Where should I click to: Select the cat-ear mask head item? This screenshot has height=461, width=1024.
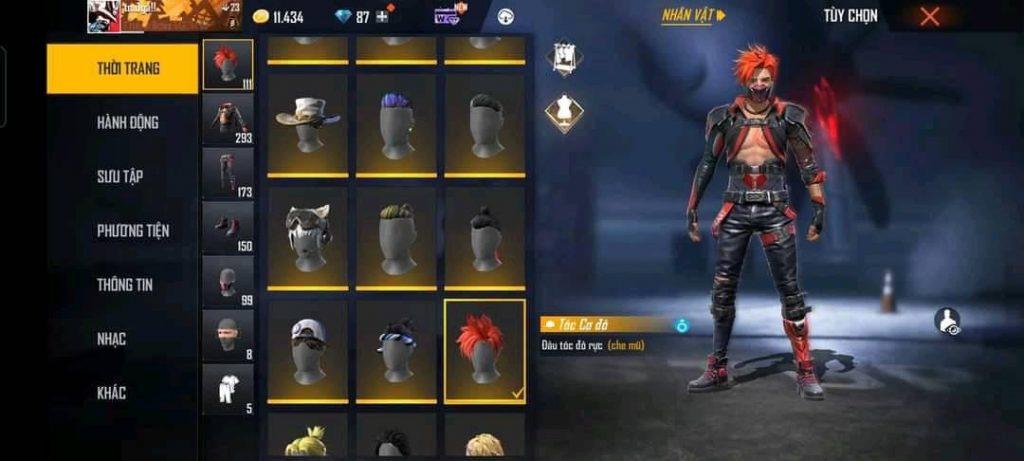click(307, 238)
